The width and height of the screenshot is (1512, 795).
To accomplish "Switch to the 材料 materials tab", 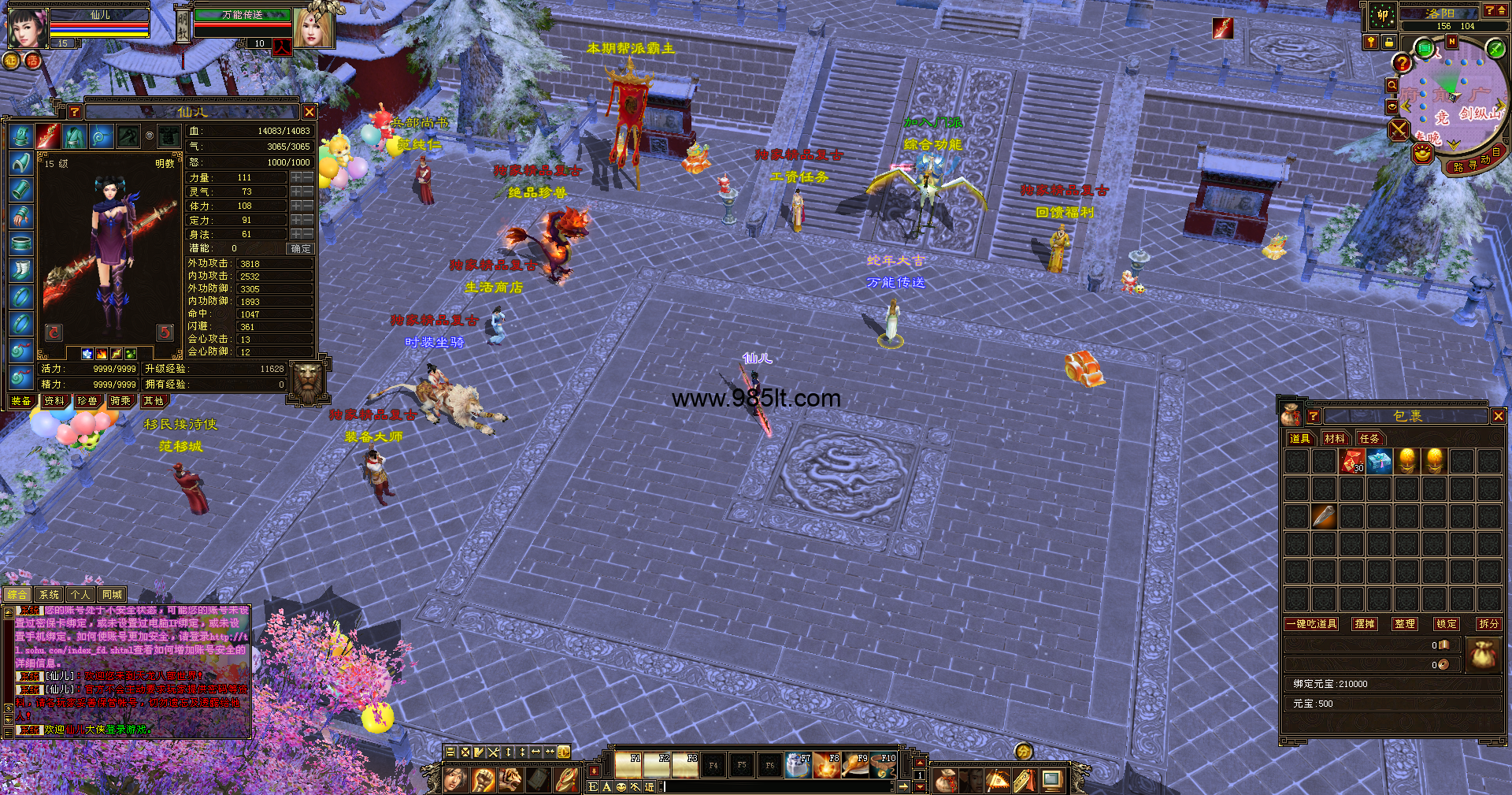I will pyautogui.click(x=1334, y=439).
